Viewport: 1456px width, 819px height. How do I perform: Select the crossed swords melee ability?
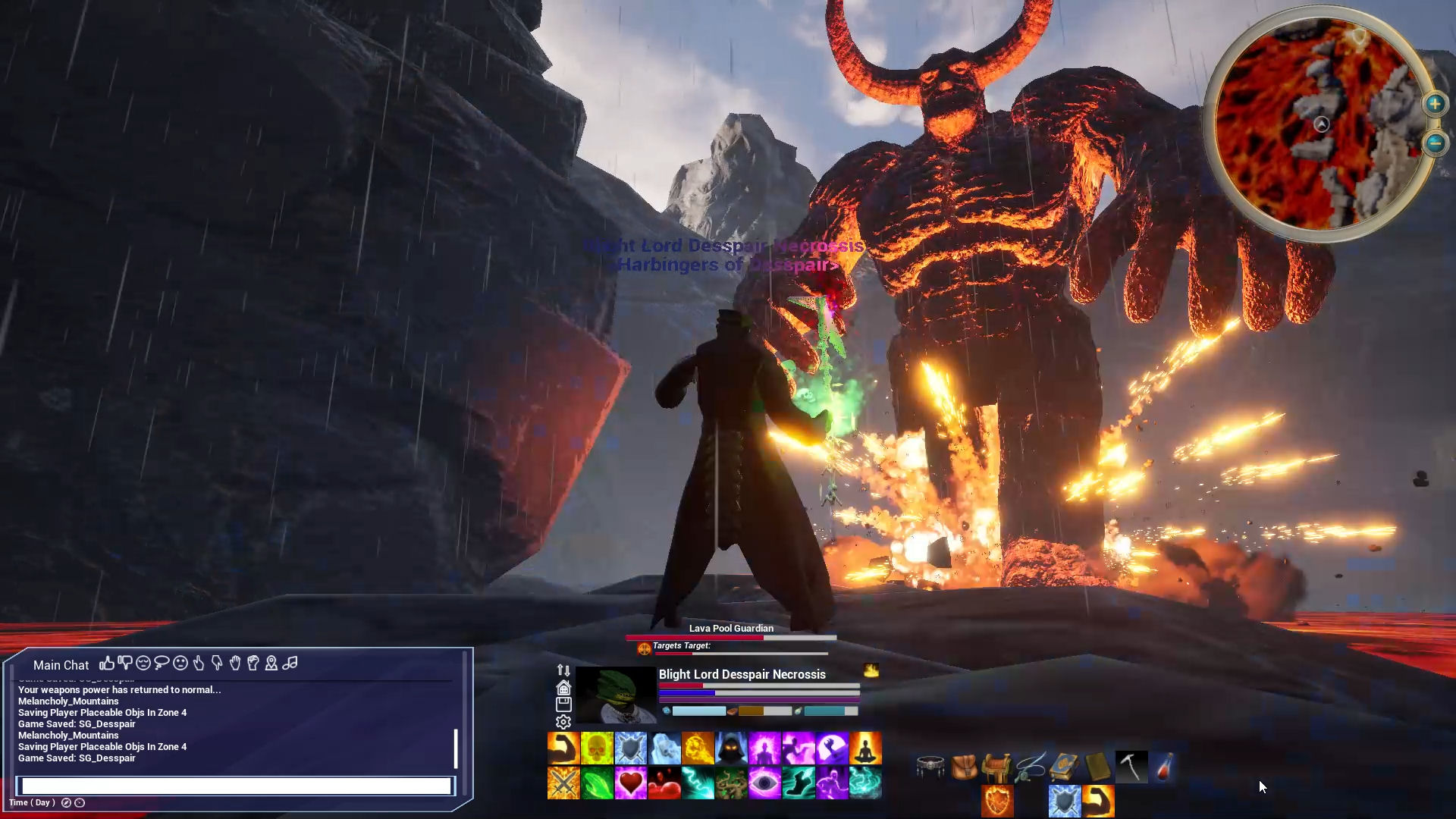click(x=563, y=783)
